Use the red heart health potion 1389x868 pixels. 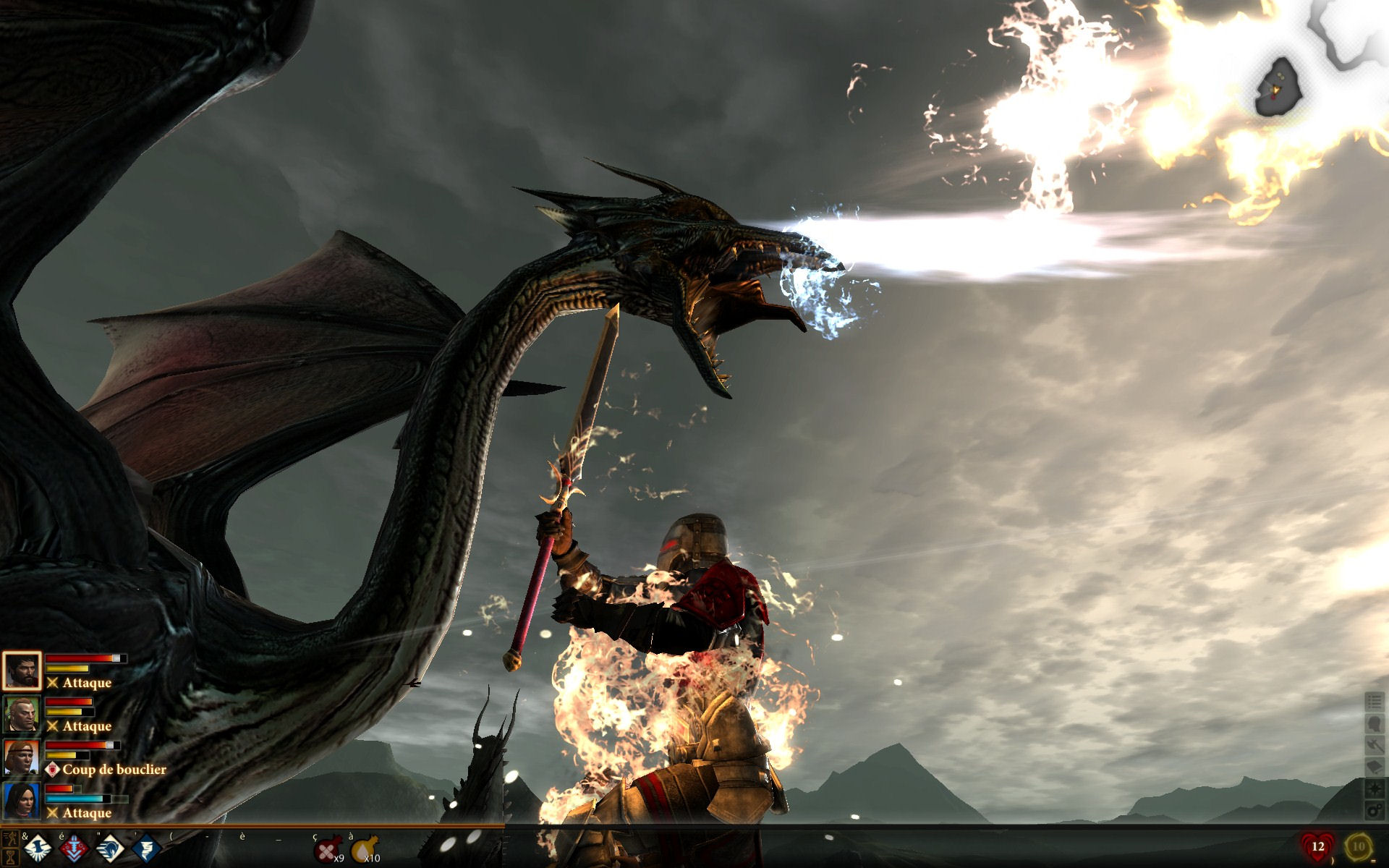(x=1317, y=846)
